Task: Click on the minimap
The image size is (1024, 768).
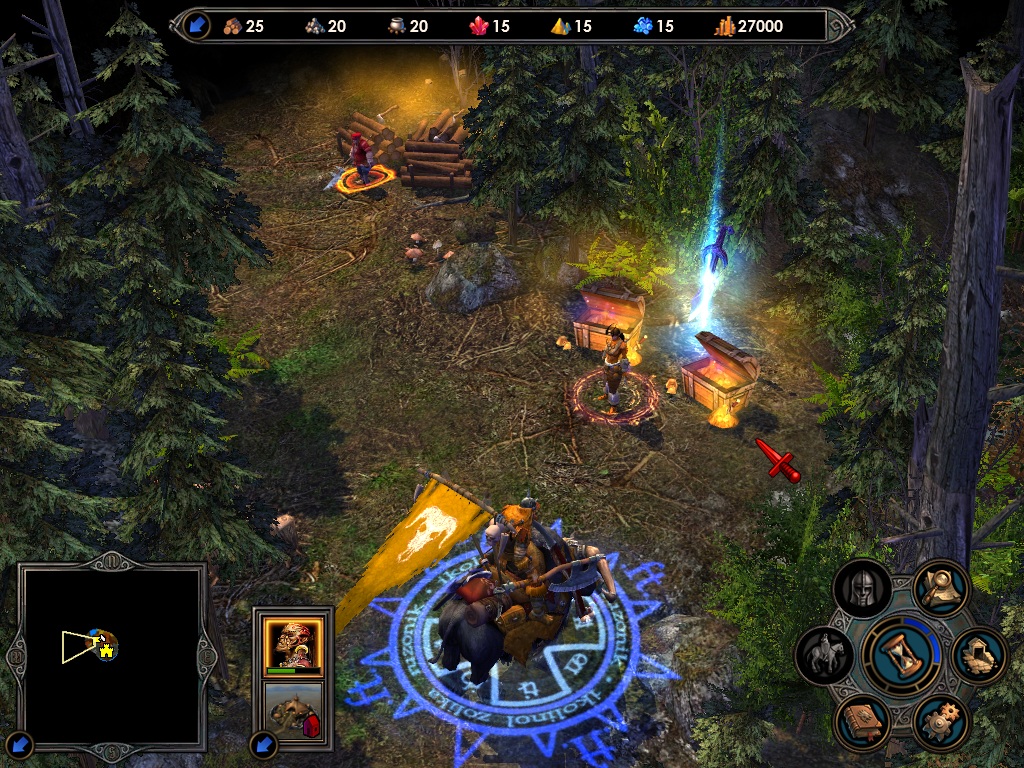Action: tap(112, 654)
